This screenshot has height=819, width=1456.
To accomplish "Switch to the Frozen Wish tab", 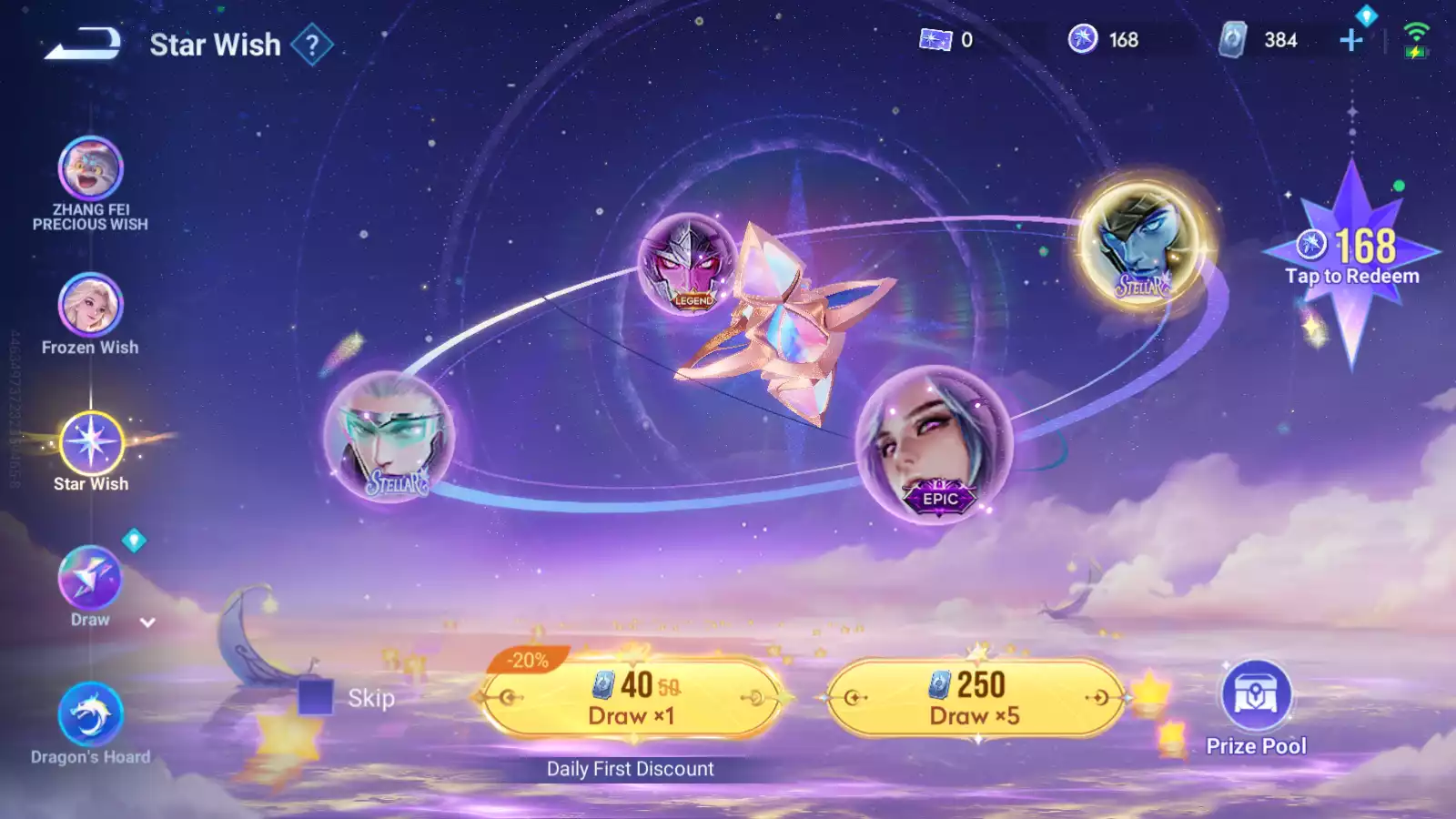I will coord(90,306).
